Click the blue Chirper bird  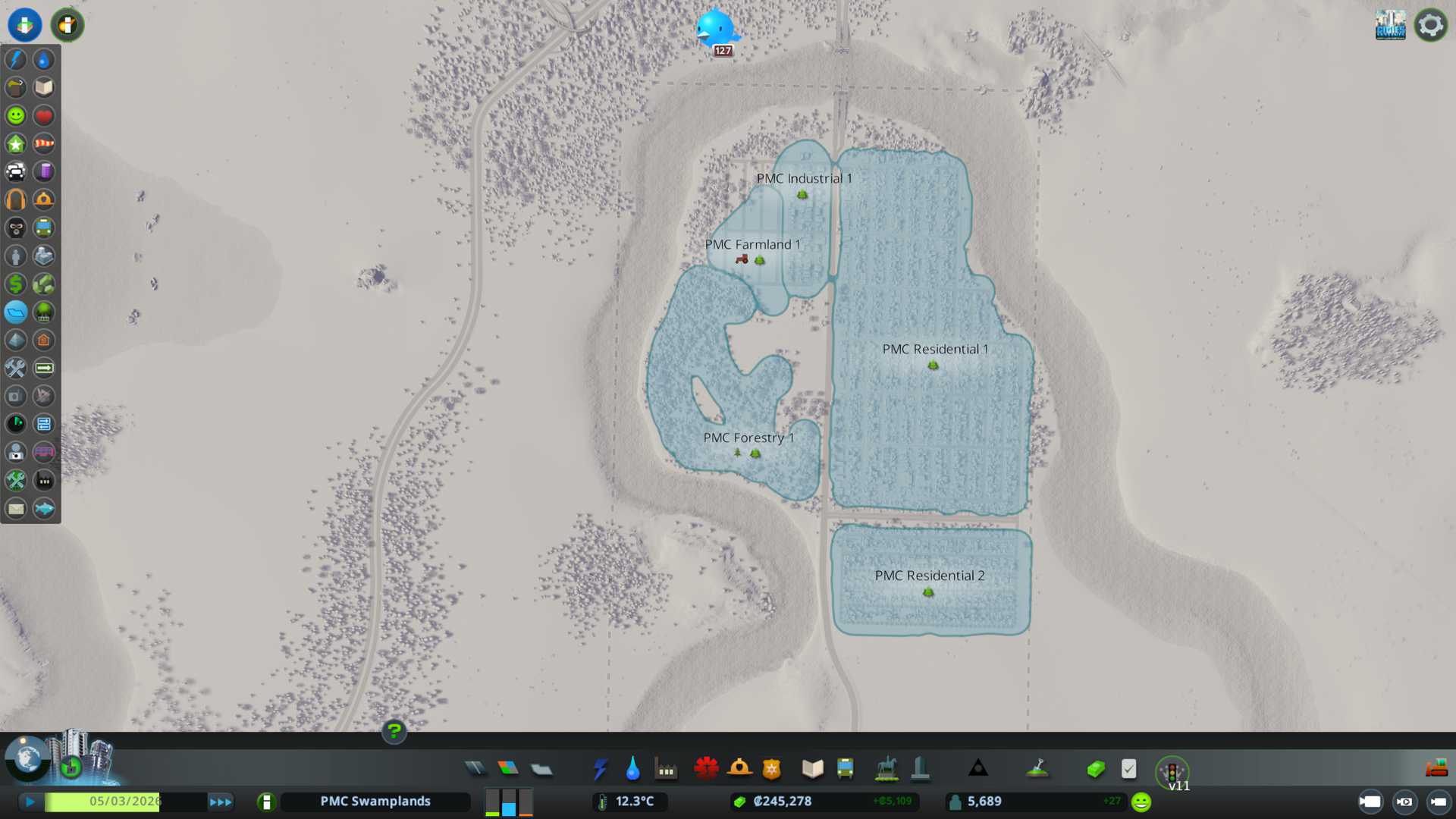click(715, 29)
